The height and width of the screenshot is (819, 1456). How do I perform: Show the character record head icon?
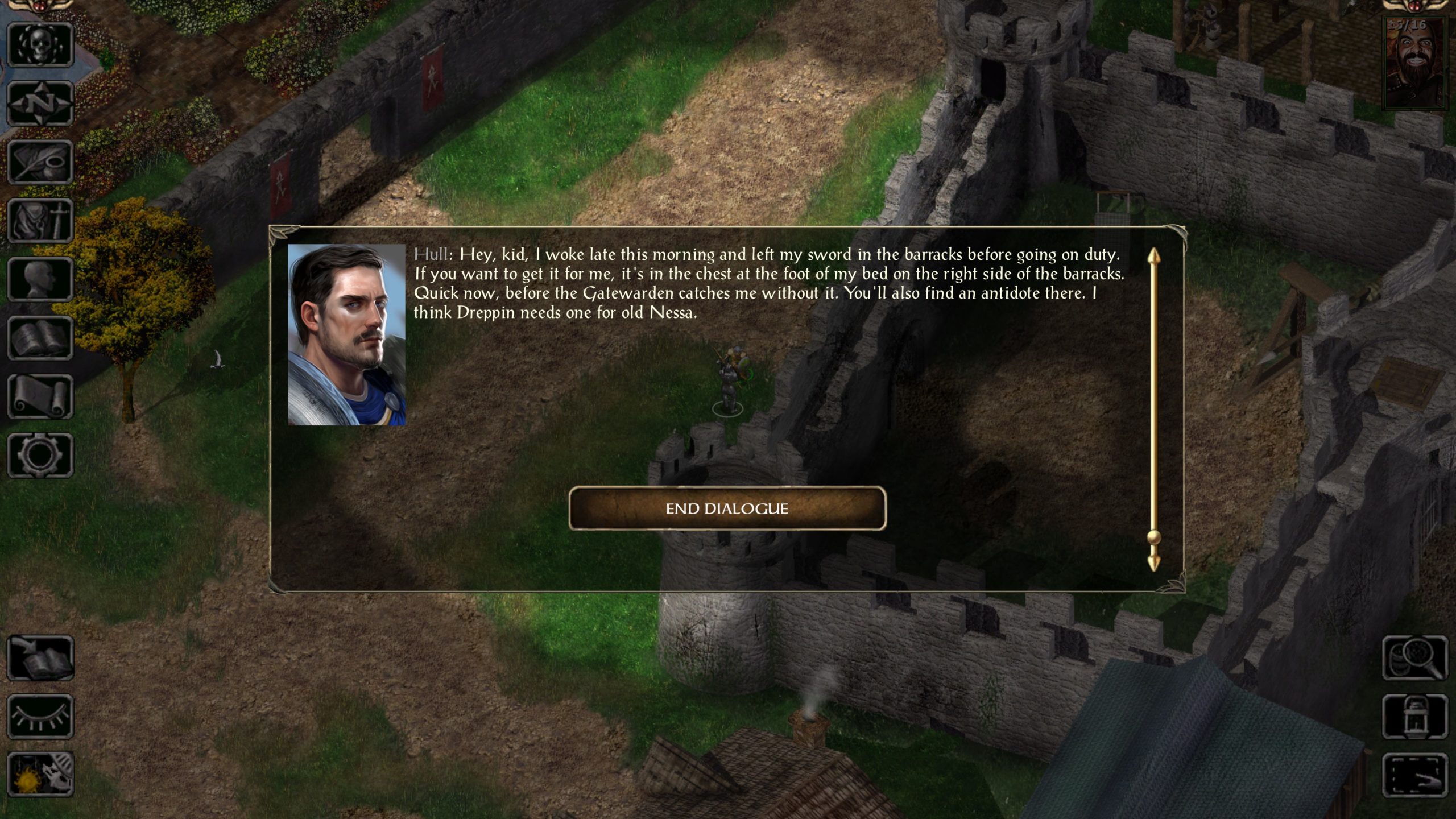40,279
